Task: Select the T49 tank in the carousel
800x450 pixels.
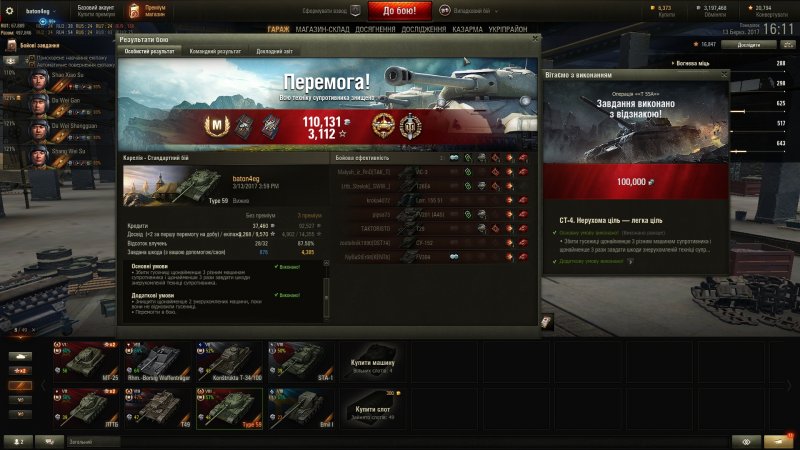Action: point(161,407)
